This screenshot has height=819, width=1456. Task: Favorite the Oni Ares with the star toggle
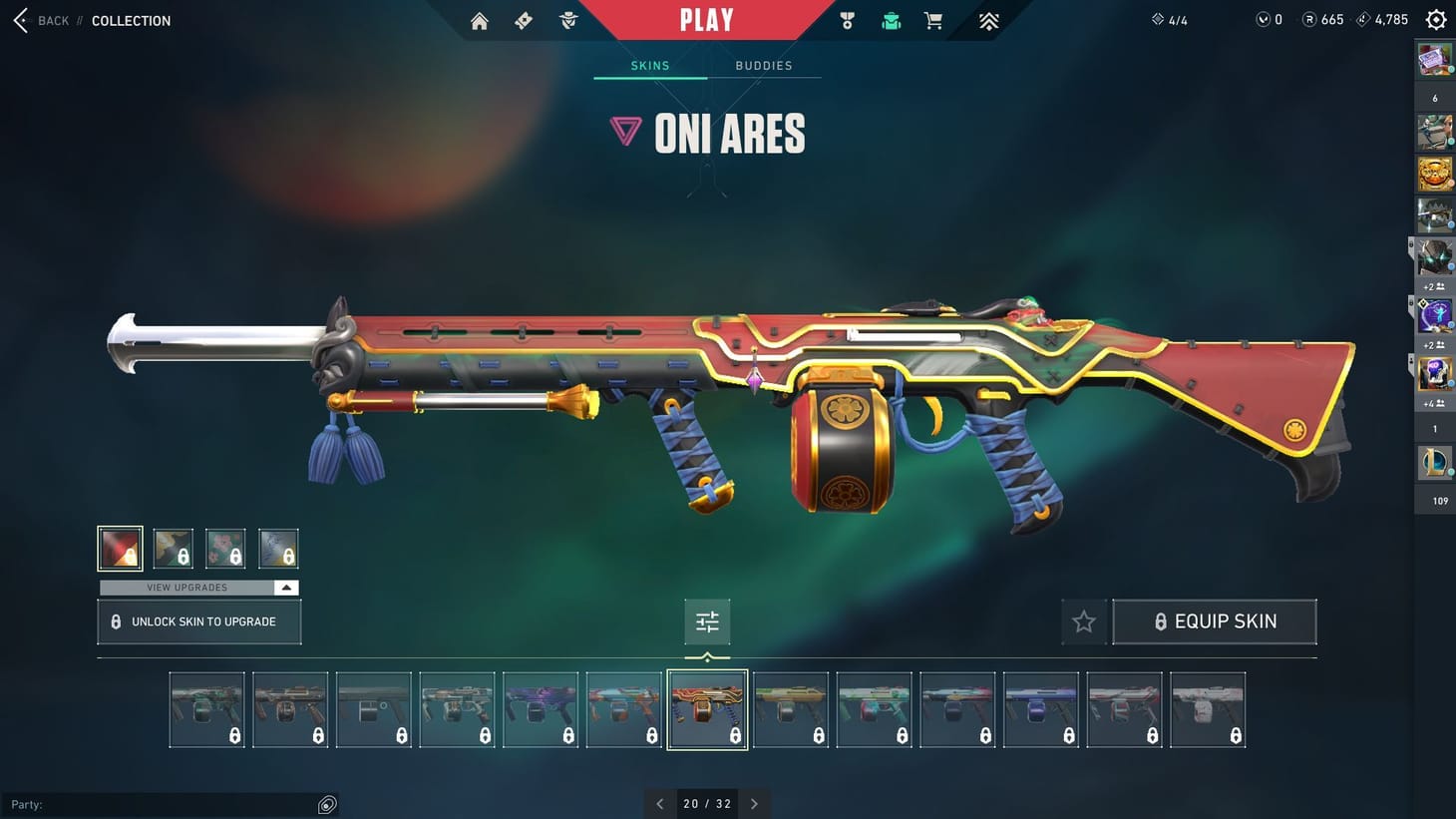pos(1084,620)
